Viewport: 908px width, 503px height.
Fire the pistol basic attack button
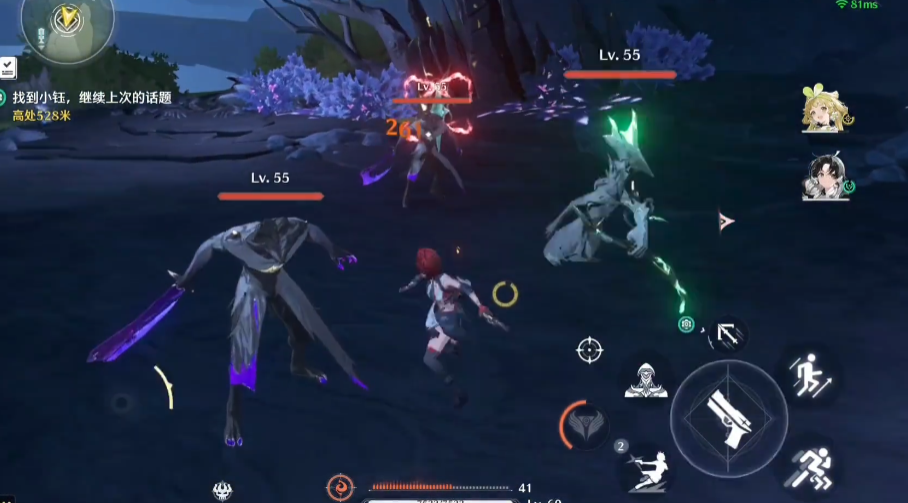[x=729, y=410]
